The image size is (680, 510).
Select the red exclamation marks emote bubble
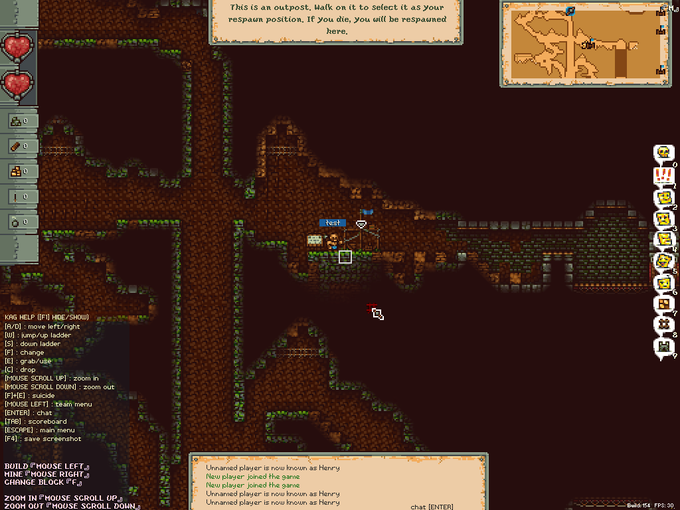(x=663, y=175)
